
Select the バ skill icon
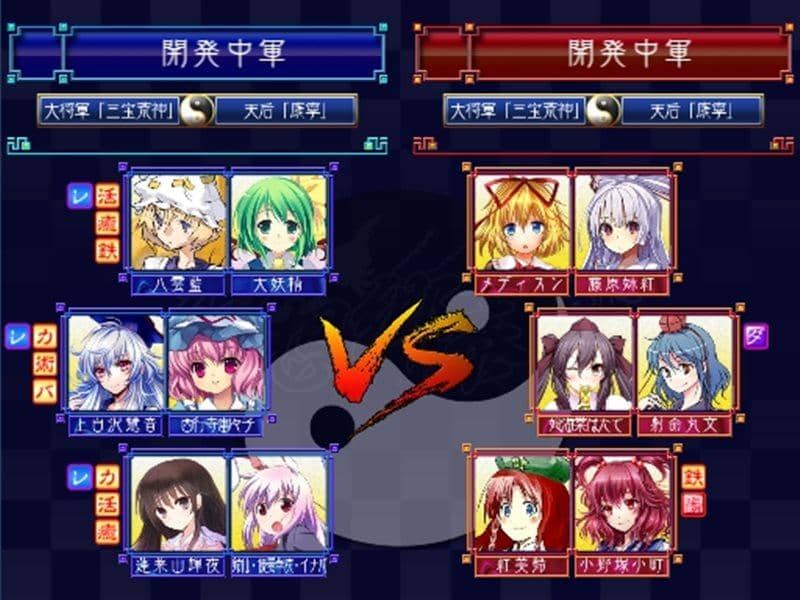point(44,389)
